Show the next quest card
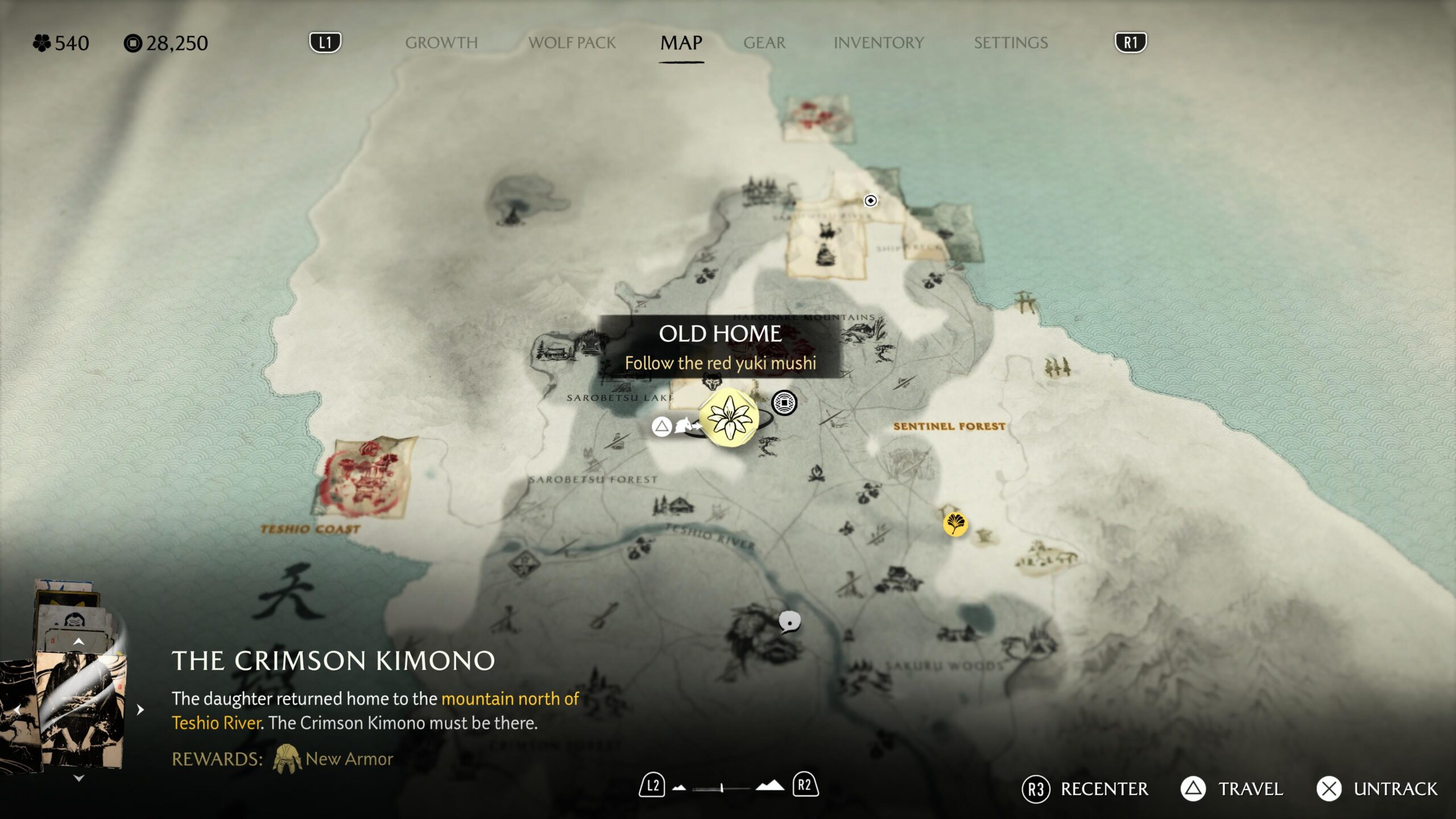This screenshot has height=819, width=1456. tap(140, 710)
